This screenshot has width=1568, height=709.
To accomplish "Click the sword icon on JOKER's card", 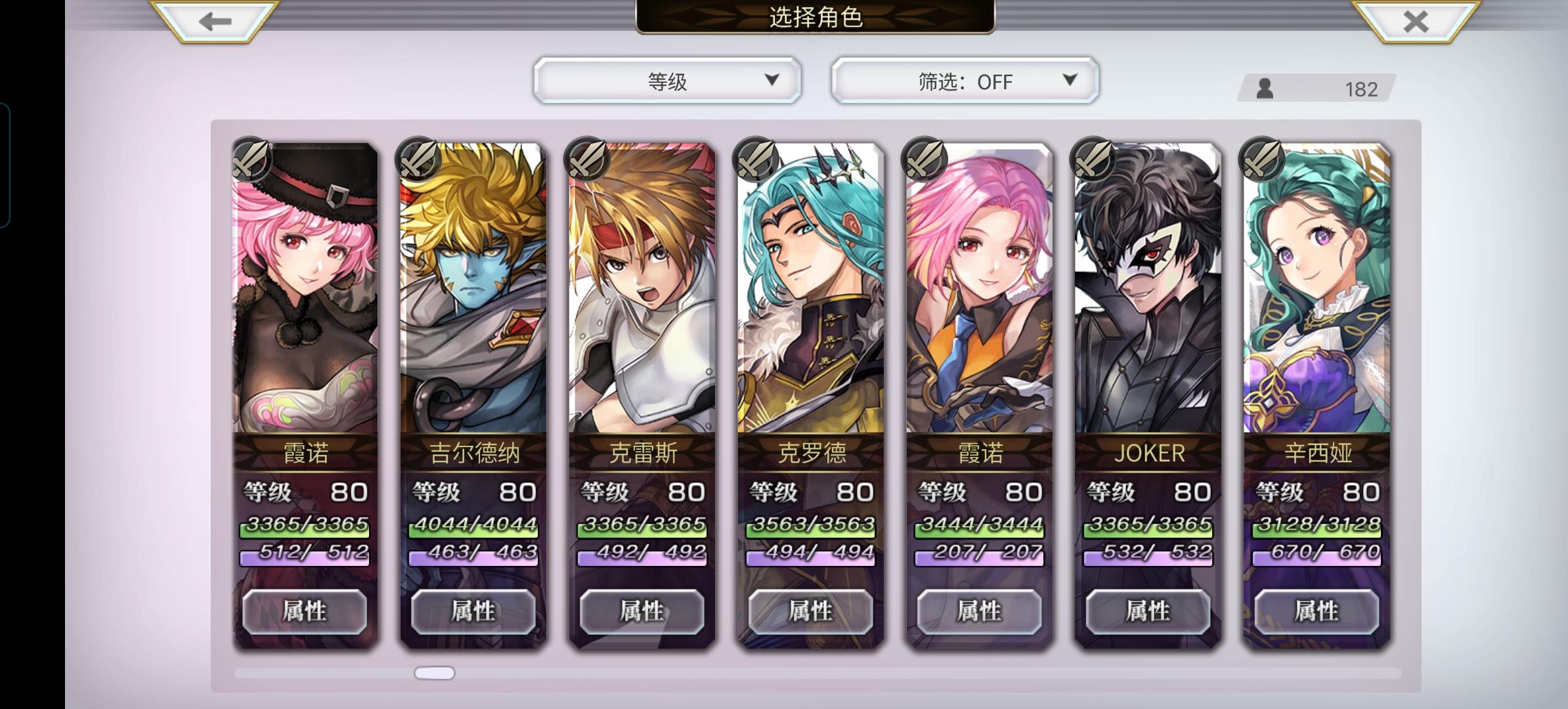I will click(1093, 160).
